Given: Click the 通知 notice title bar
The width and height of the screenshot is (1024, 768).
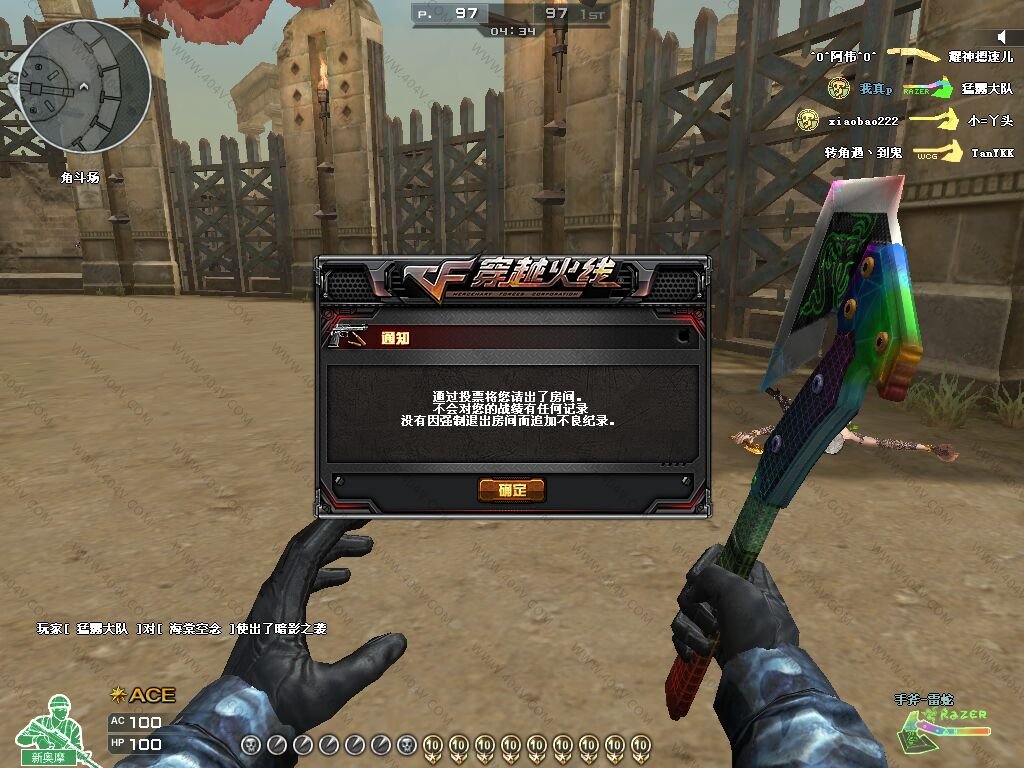Looking at the screenshot, I should point(511,338).
